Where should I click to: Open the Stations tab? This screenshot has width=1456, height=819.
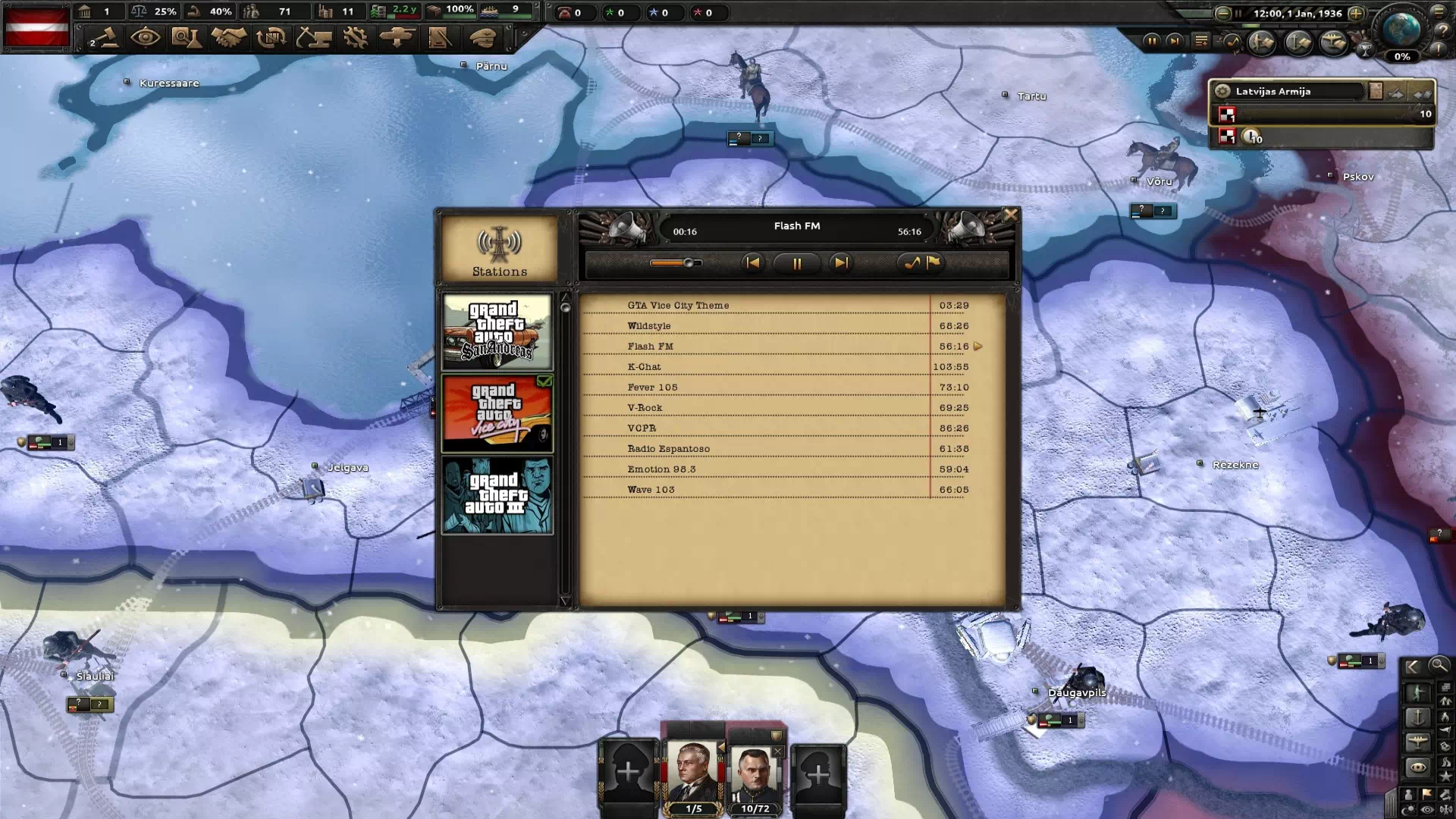click(x=499, y=250)
